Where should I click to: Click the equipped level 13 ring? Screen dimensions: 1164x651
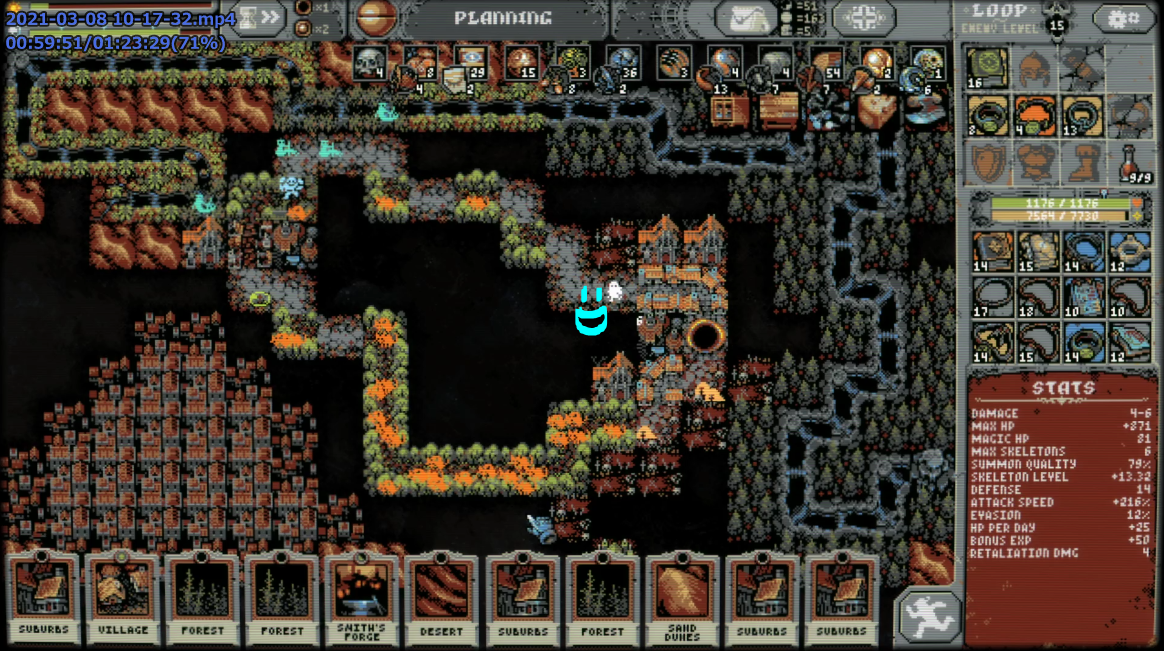point(1082,117)
